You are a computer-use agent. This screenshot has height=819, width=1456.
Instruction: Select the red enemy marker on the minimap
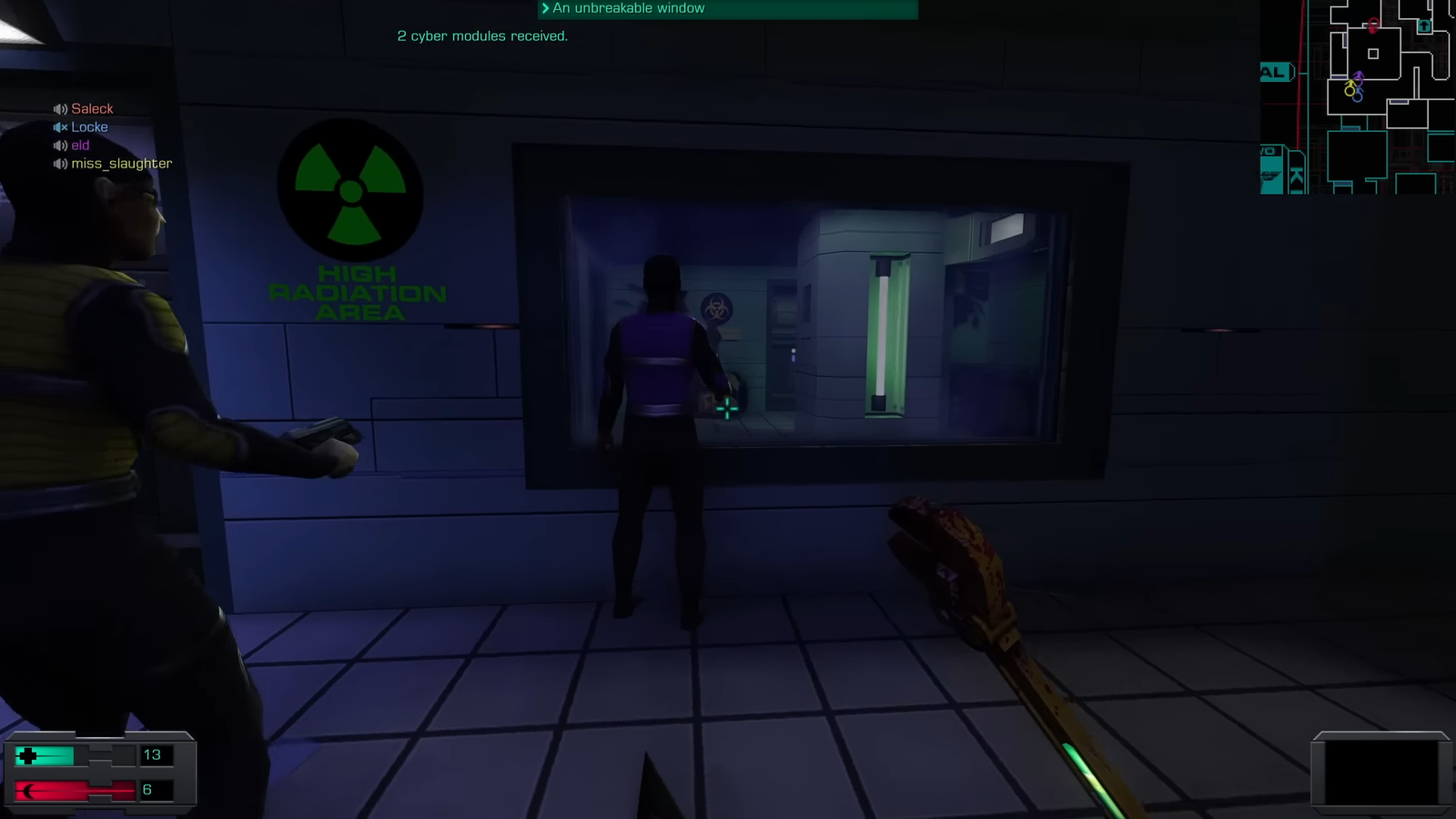(x=1372, y=25)
